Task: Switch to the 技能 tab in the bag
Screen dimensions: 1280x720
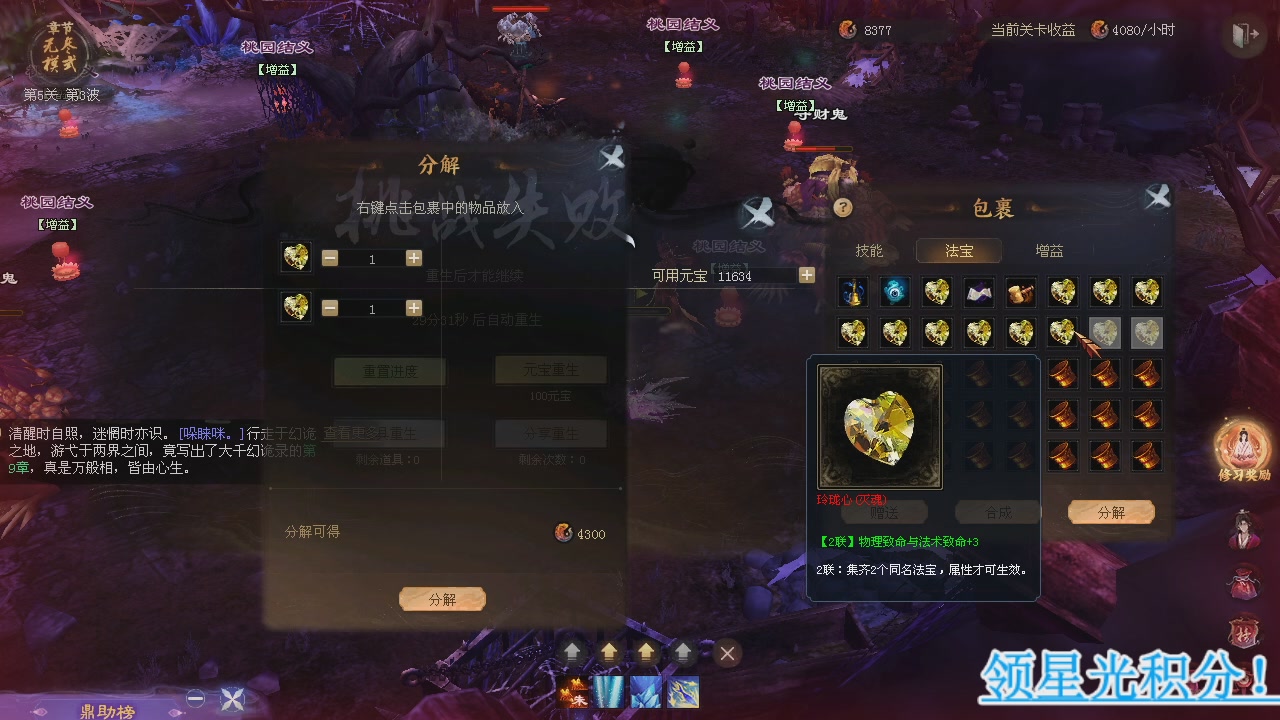Action: pyautogui.click(x=869, y=251)
